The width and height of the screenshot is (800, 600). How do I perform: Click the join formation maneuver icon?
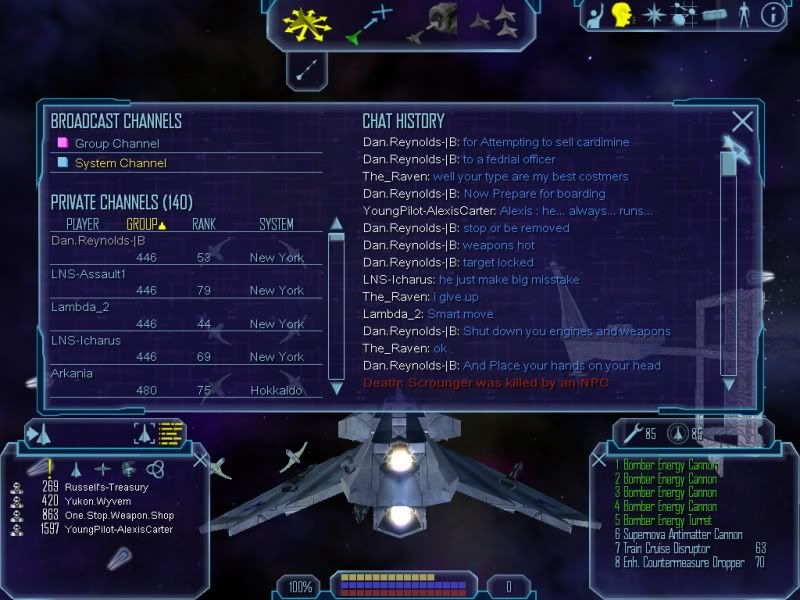pyautogui.click(x=493, y=22)
